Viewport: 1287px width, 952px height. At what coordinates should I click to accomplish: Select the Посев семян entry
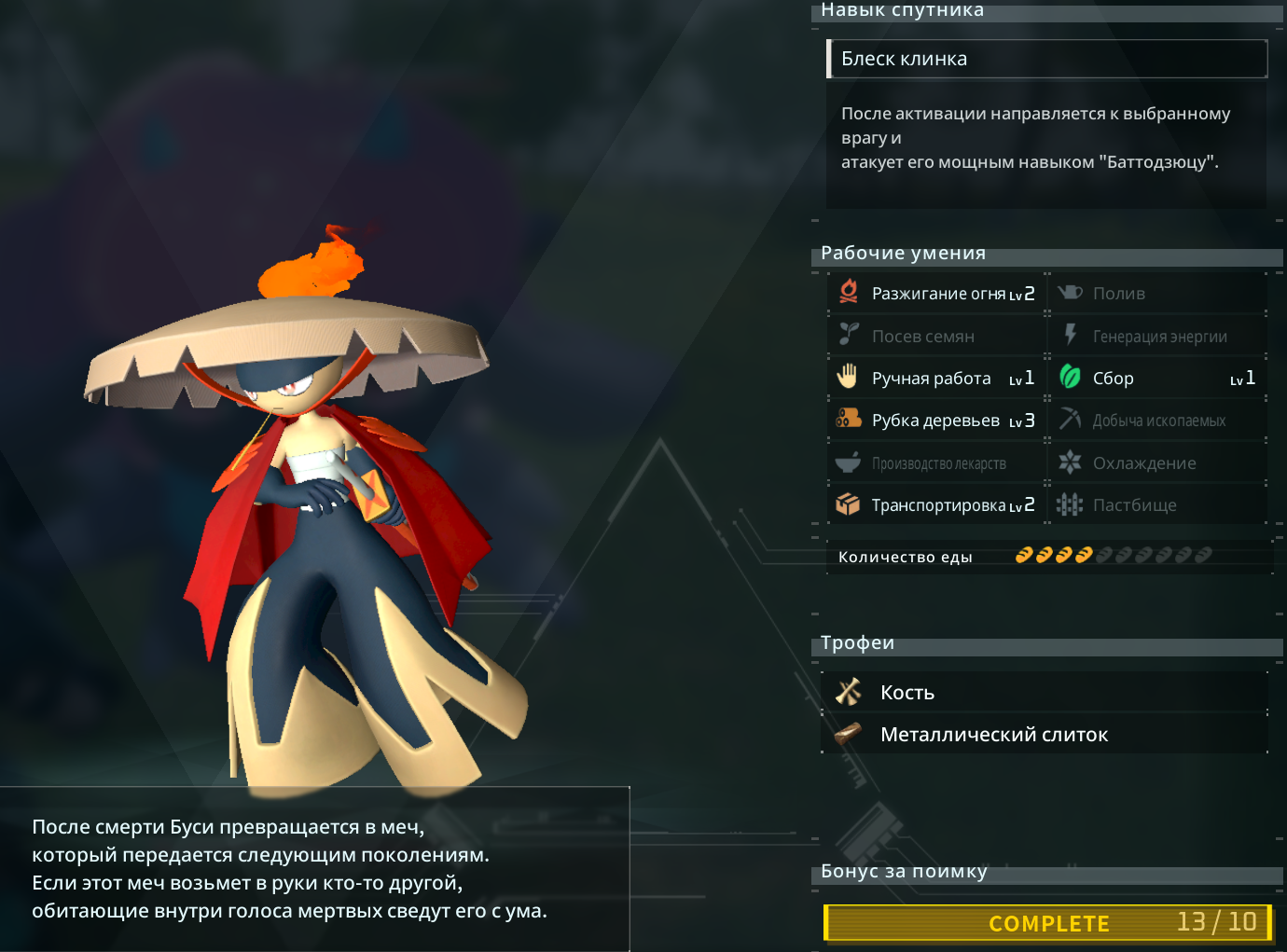click(x=936, y=337)
